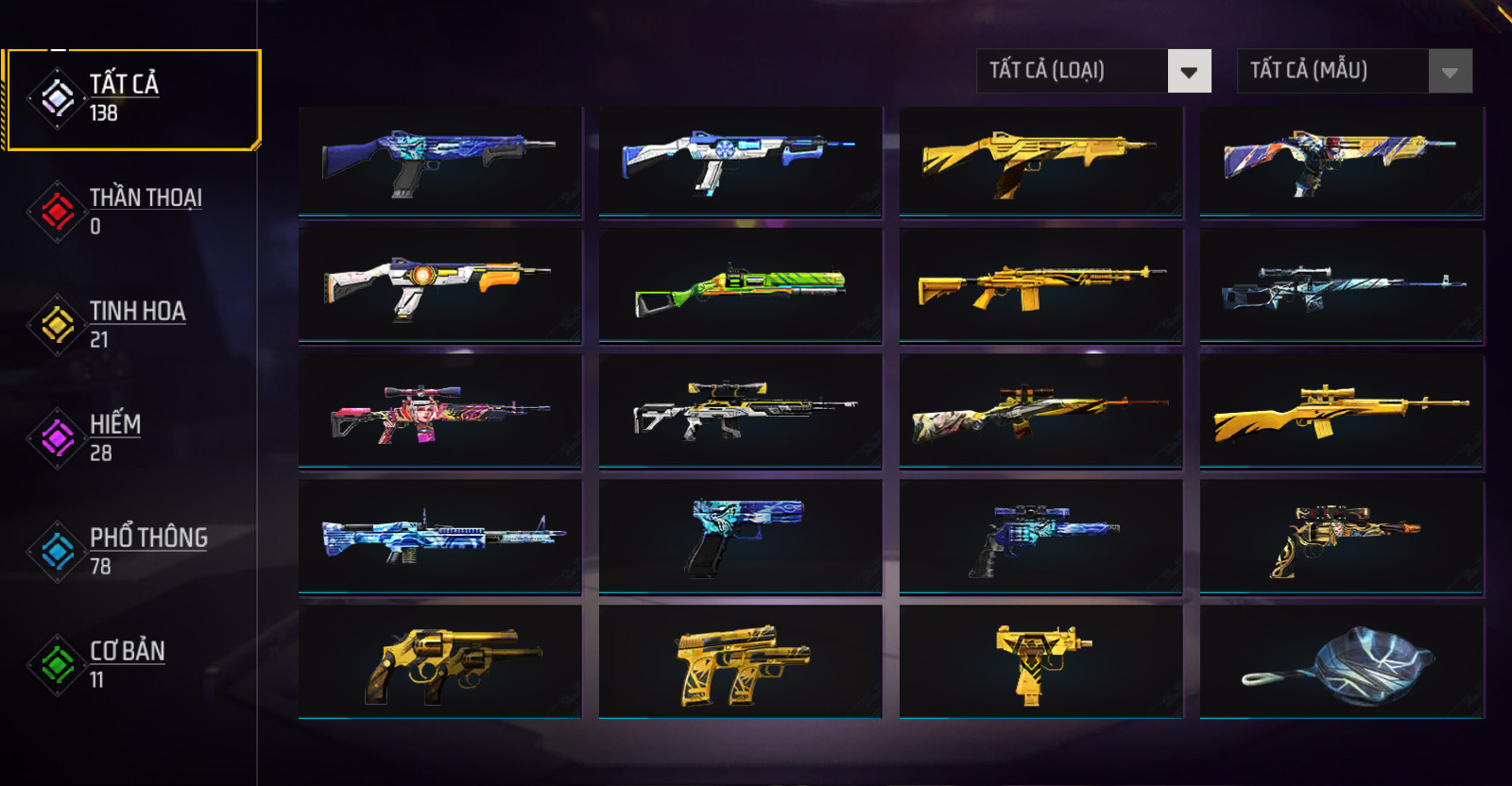The height and width of the screenshot is (786, 1512).
Task: Pick the frying pan skin tile
Action: click(1341, 663)
